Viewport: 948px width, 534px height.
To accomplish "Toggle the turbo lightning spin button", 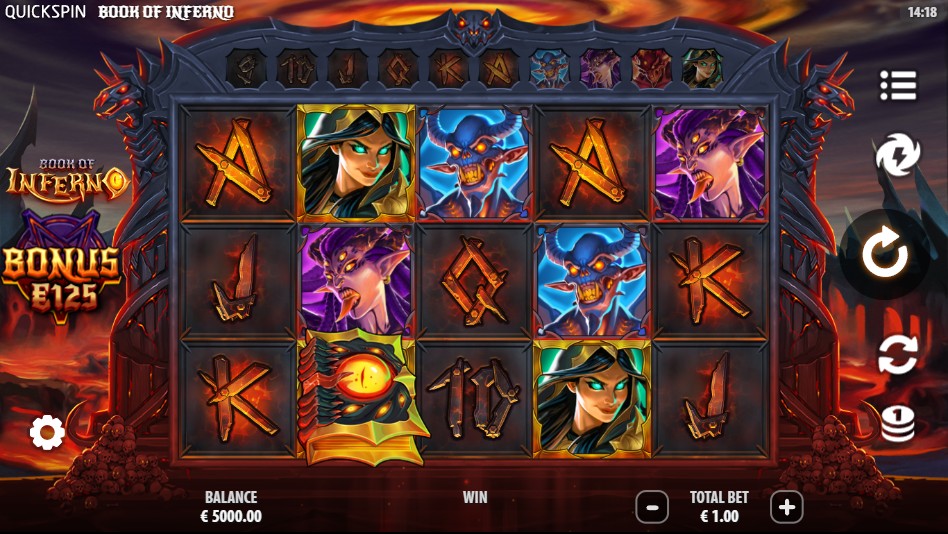I will coord(897,157).
